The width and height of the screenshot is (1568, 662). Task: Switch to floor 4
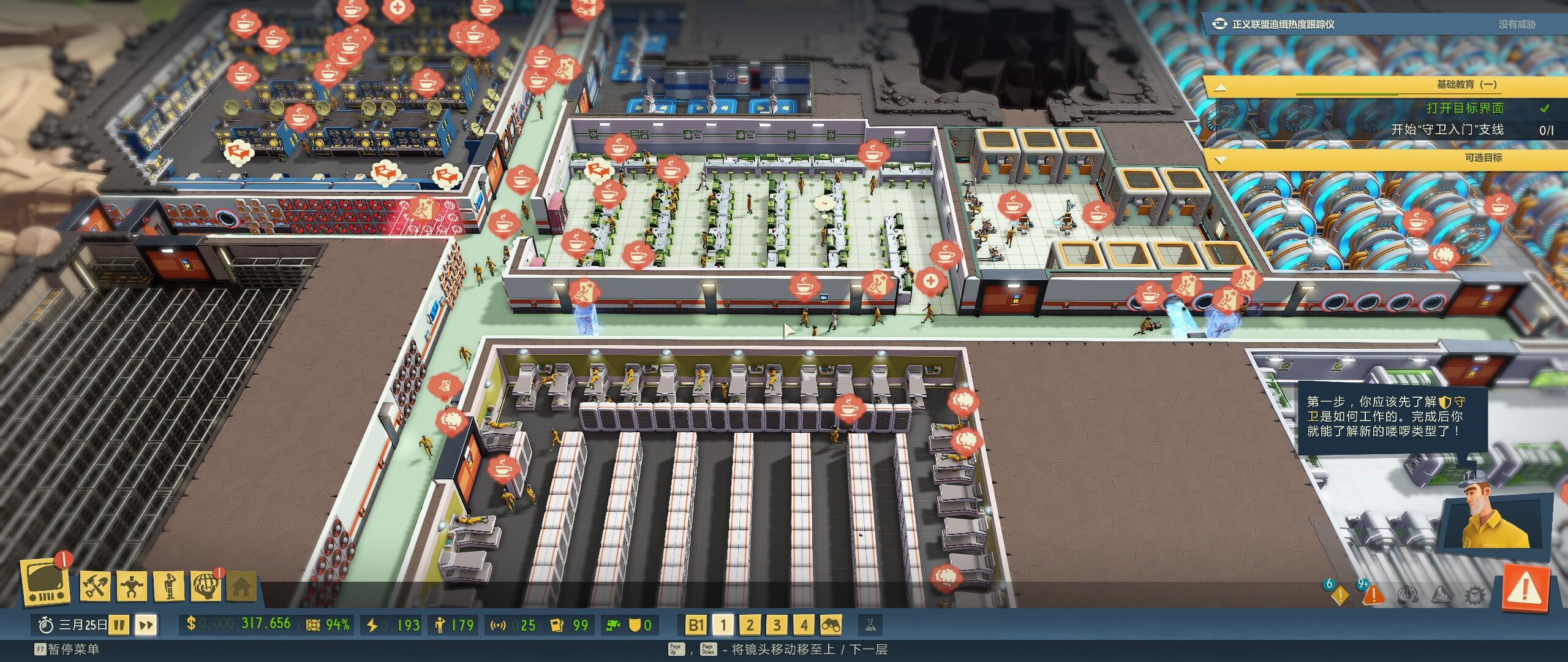click(x=804, y=625)
